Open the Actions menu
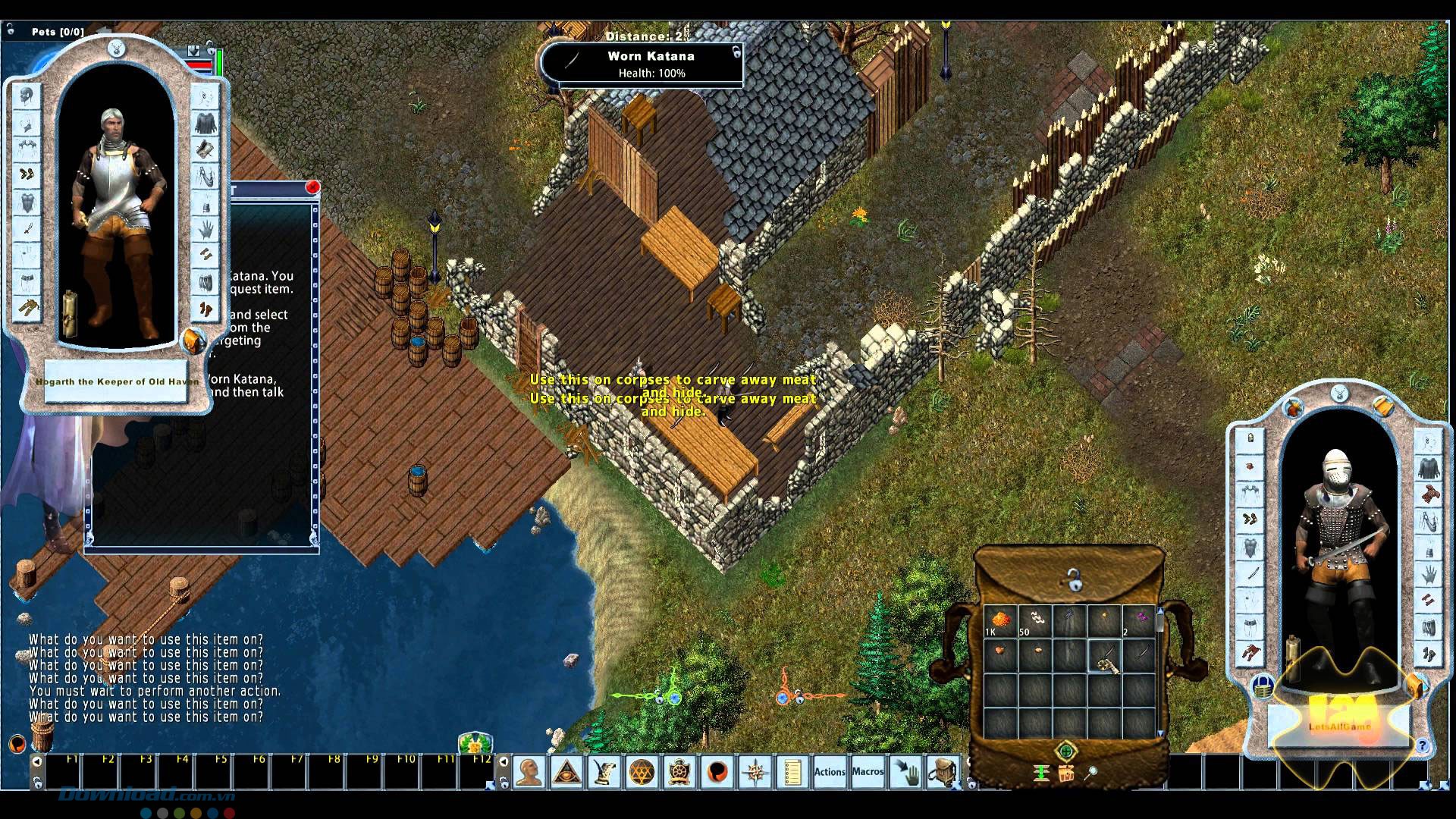This screenshot has height=819, width=1456. (830, 772)
